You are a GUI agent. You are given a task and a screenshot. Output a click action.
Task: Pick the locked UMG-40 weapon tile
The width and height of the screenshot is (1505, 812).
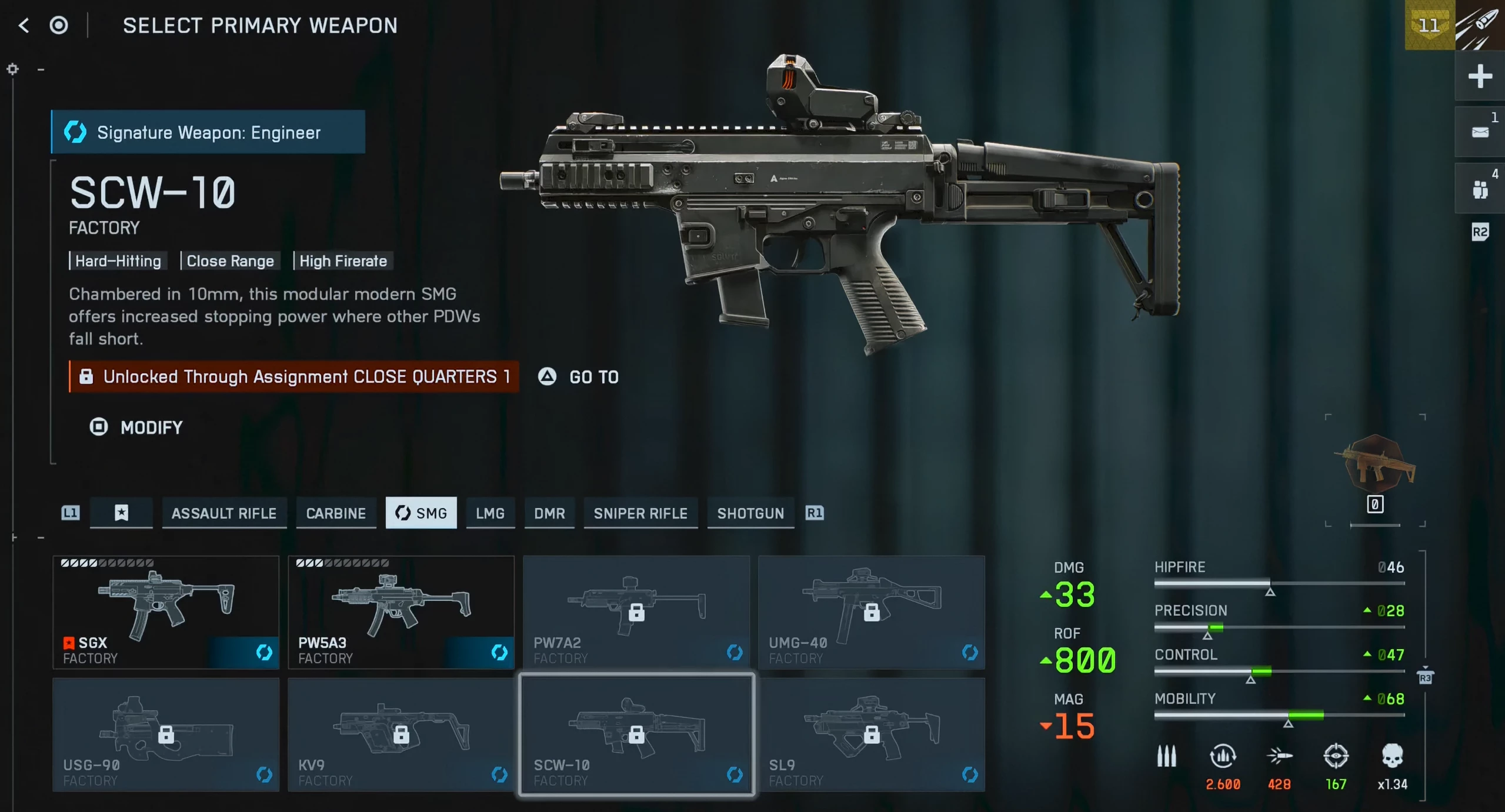(x=872, y=612)
